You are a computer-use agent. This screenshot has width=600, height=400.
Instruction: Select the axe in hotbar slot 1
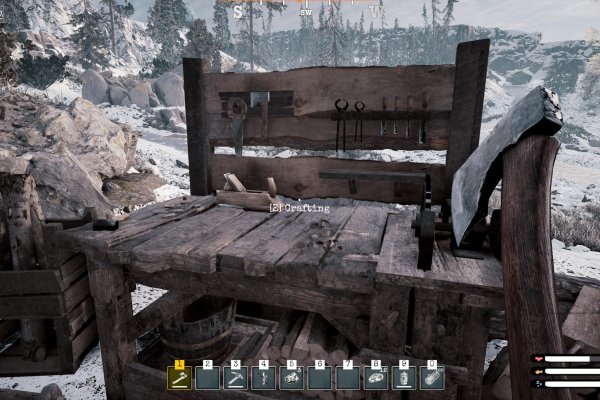pyautogui.click(x=180, y=378)
